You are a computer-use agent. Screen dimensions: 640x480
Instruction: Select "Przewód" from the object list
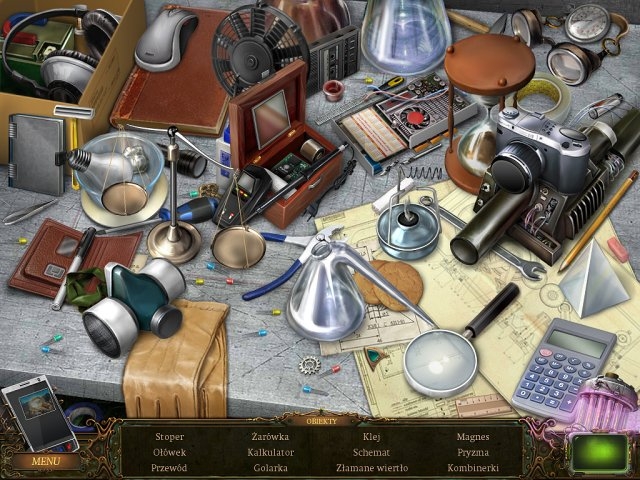point(170,467)
